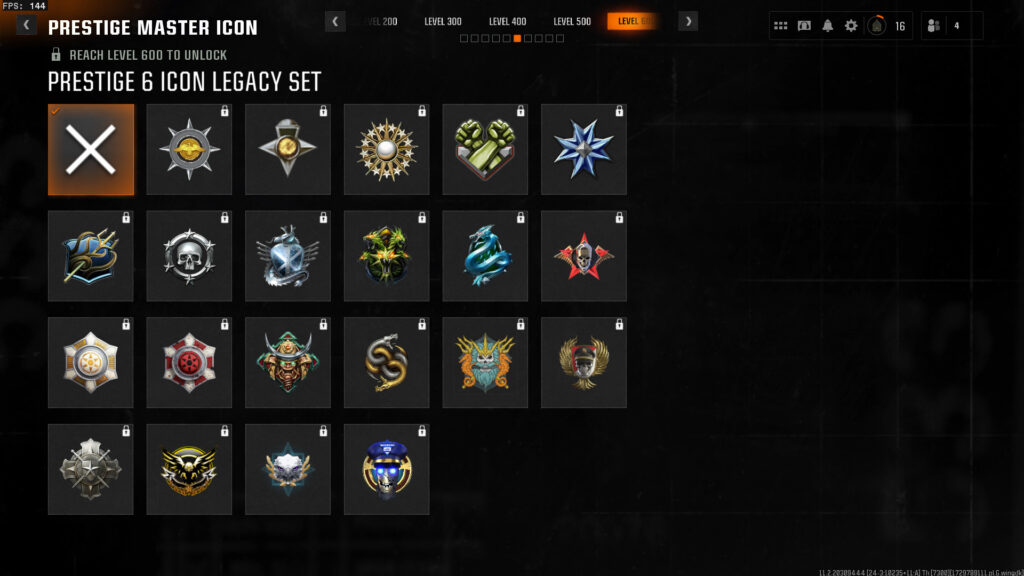Screen dimensions: 1024x576
Task: Open the friends and party panel
Action: pos(951,26)
